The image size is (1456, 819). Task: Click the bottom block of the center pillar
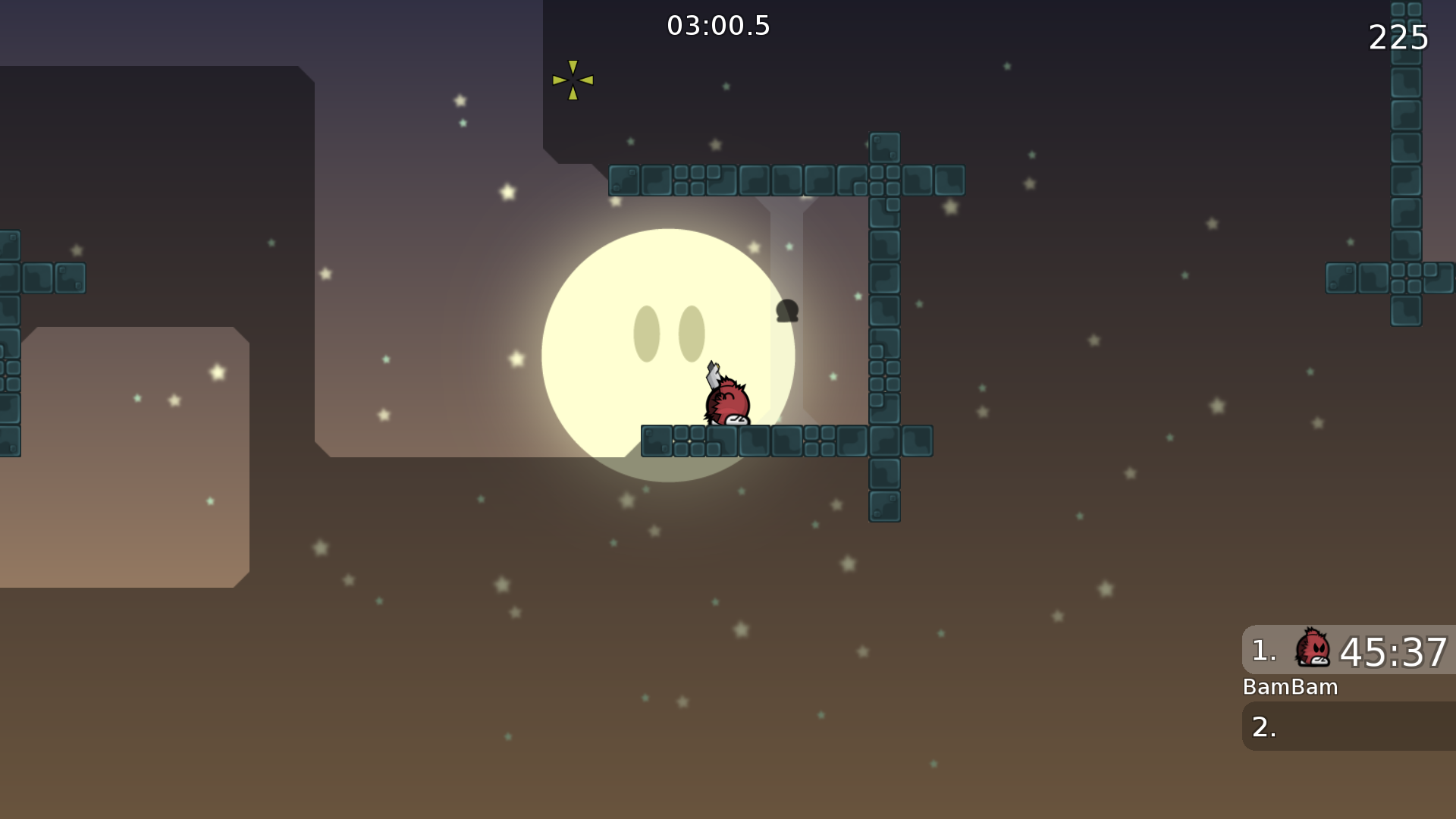[x=883, y=505]
